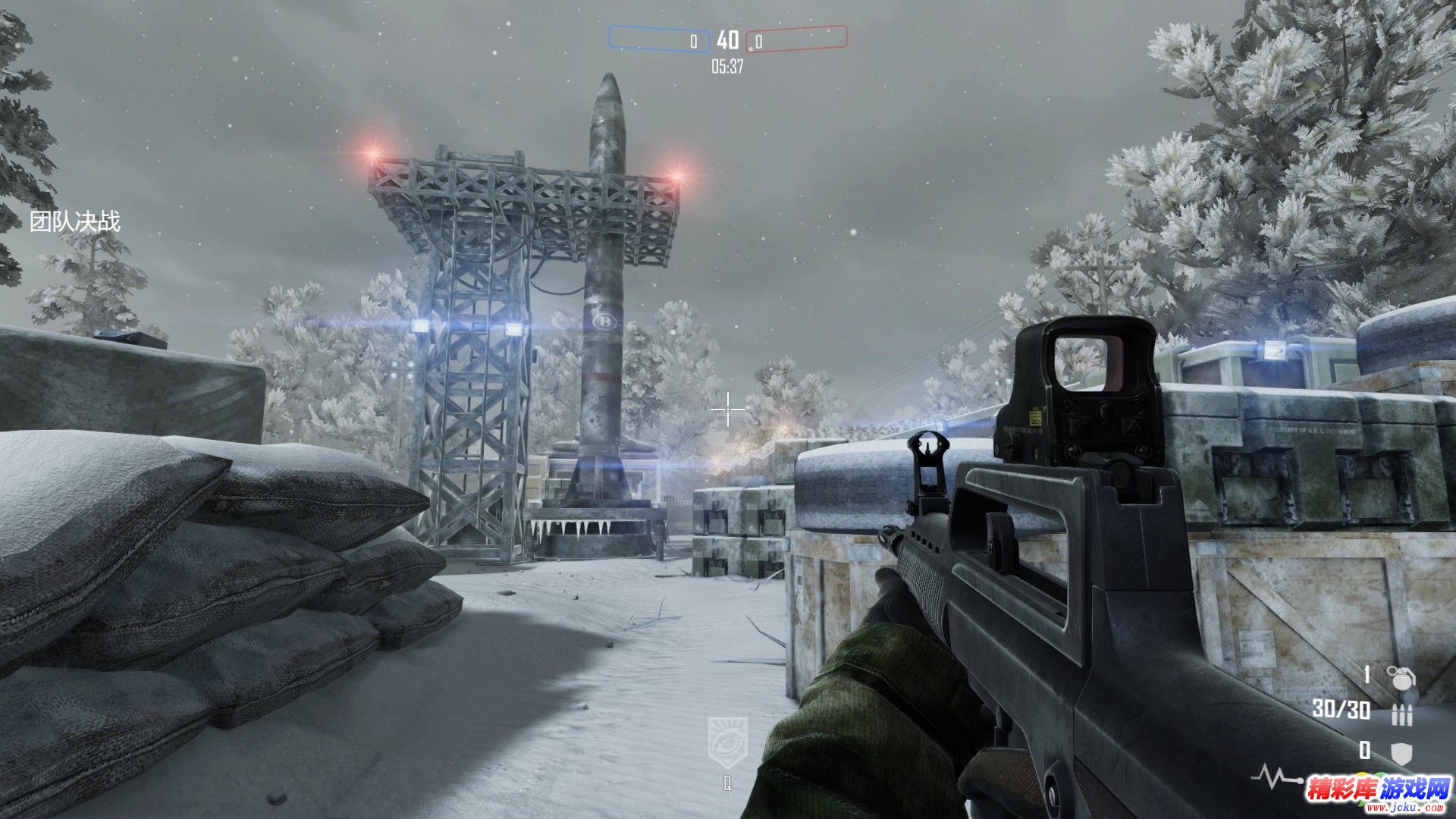Screen dimensions: 1456x819
Task: Click the armor shield icon
Action: (x=1401, y=752)
